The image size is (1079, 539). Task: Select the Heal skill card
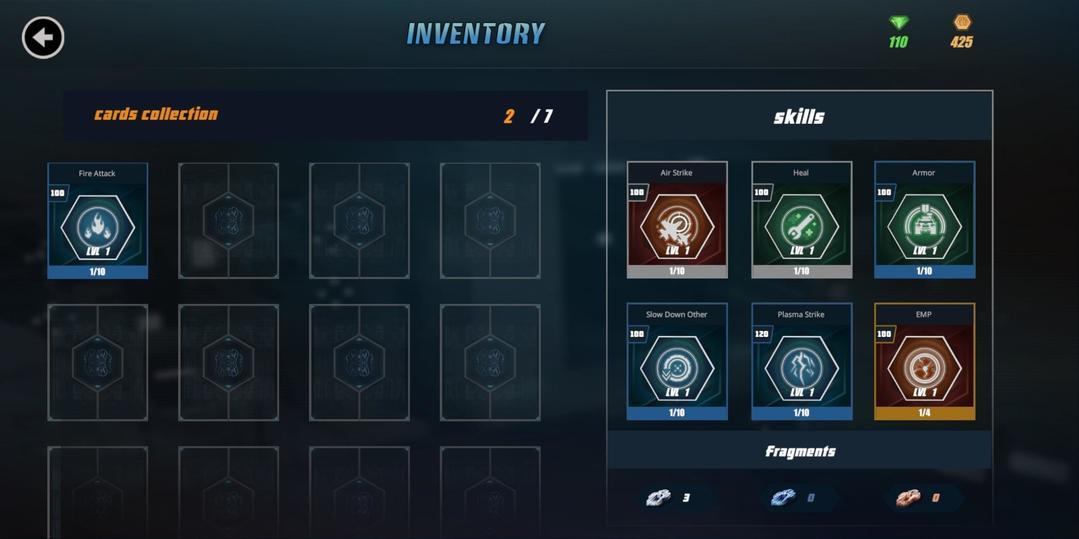(x=801, y=221)
